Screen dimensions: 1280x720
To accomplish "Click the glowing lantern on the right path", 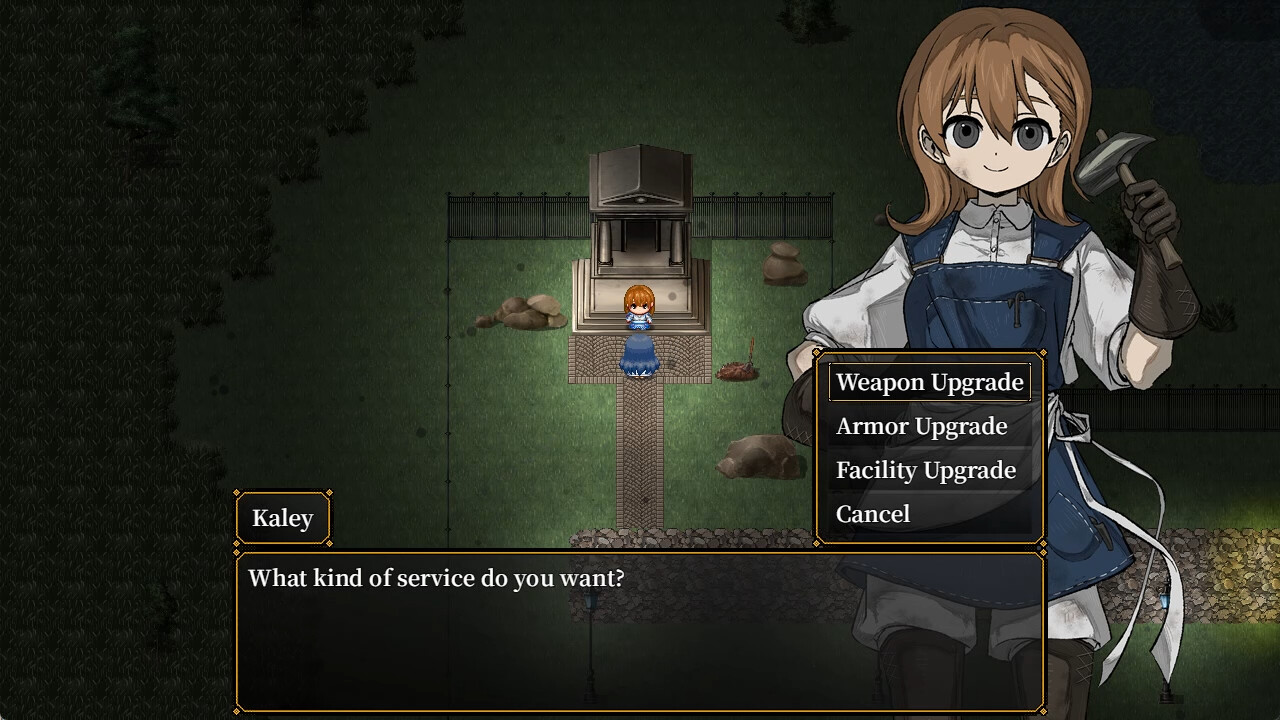I will click(x=1164, y=600).
